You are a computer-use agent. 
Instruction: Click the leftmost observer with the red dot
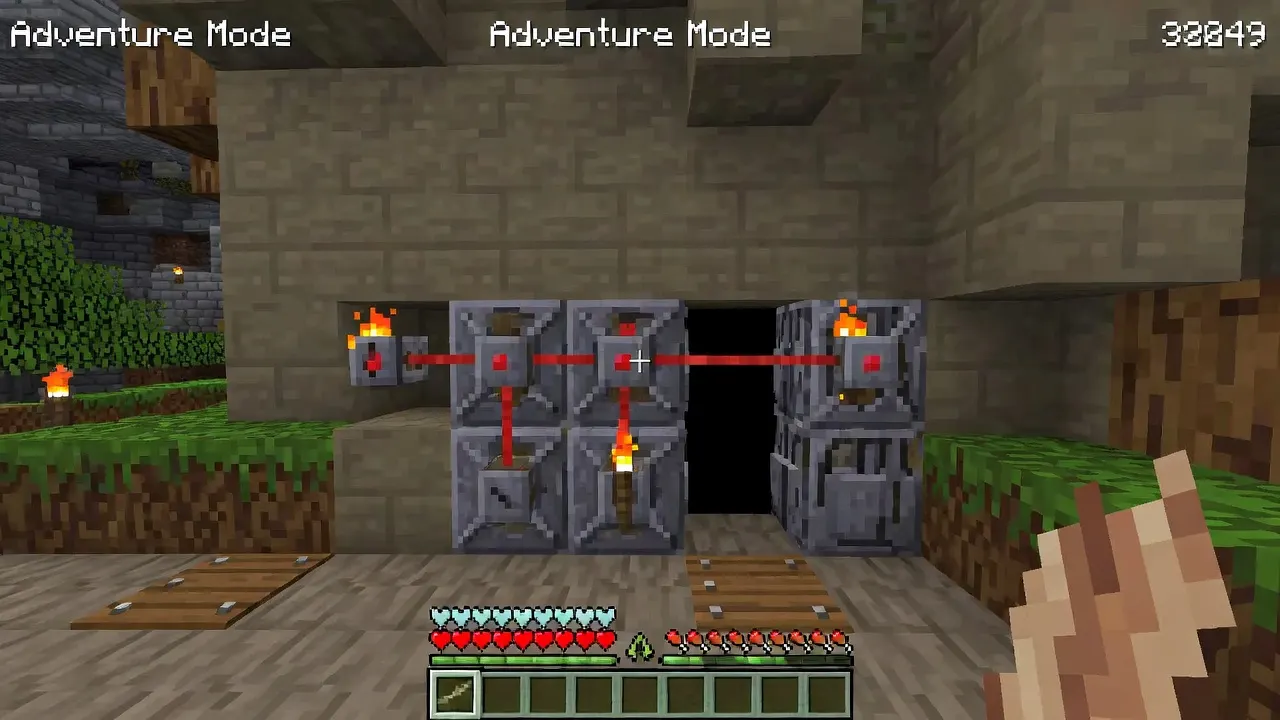(373, 360)
